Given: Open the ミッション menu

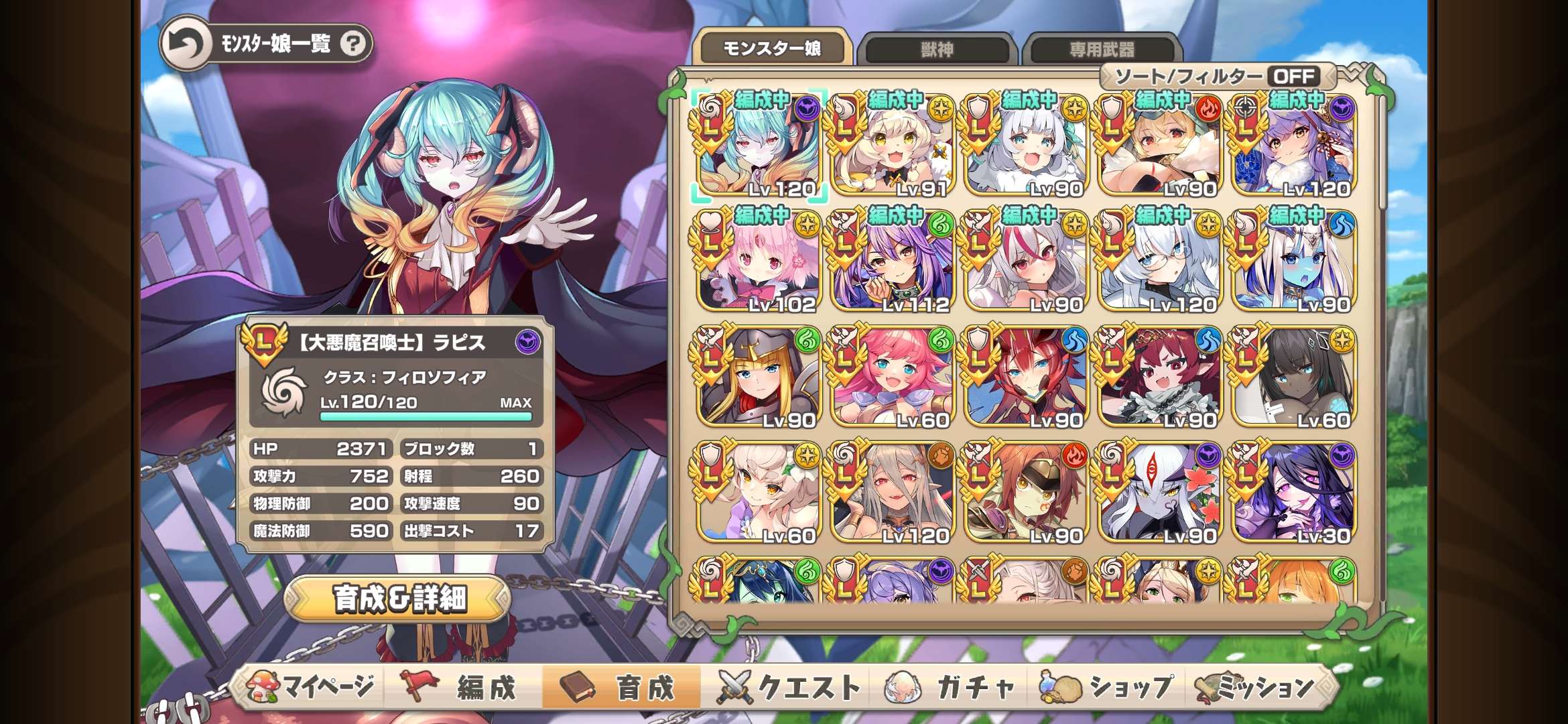Looking at the screenshot, I should 1257,687.
